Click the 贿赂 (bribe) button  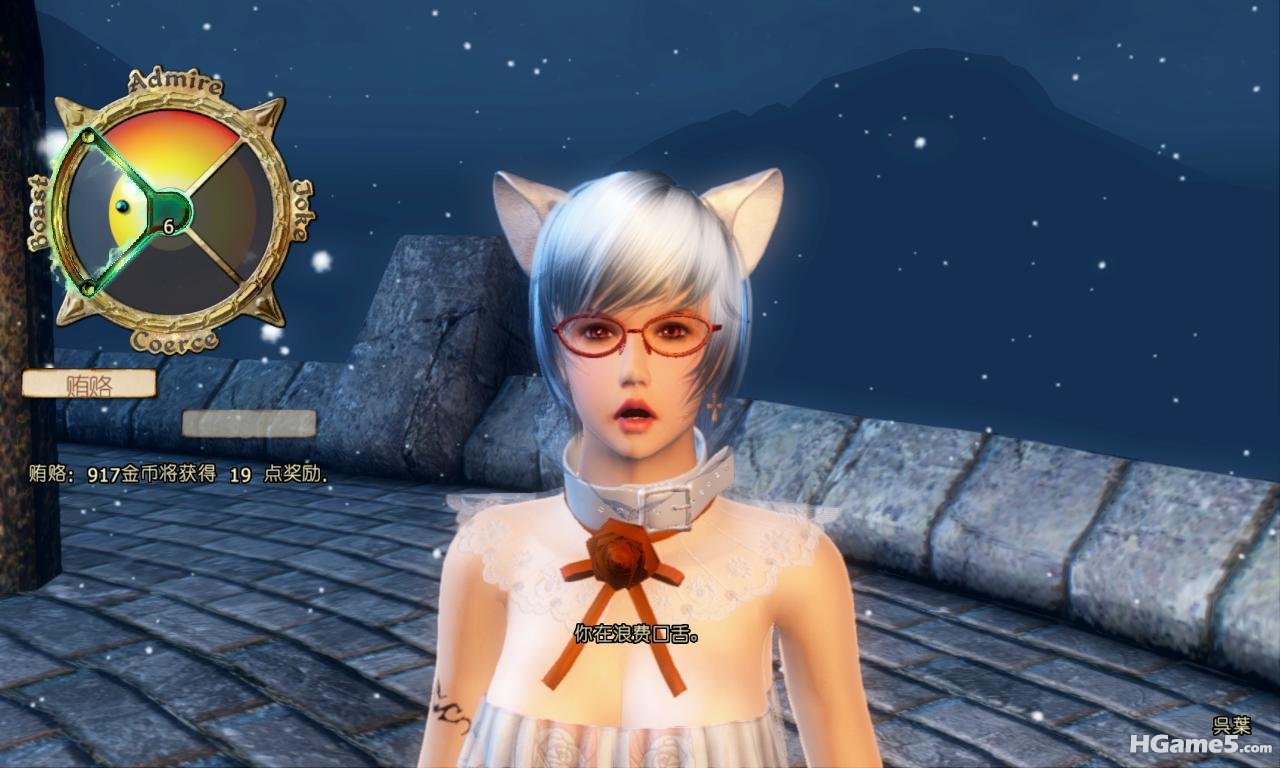[x=89, y=384]
